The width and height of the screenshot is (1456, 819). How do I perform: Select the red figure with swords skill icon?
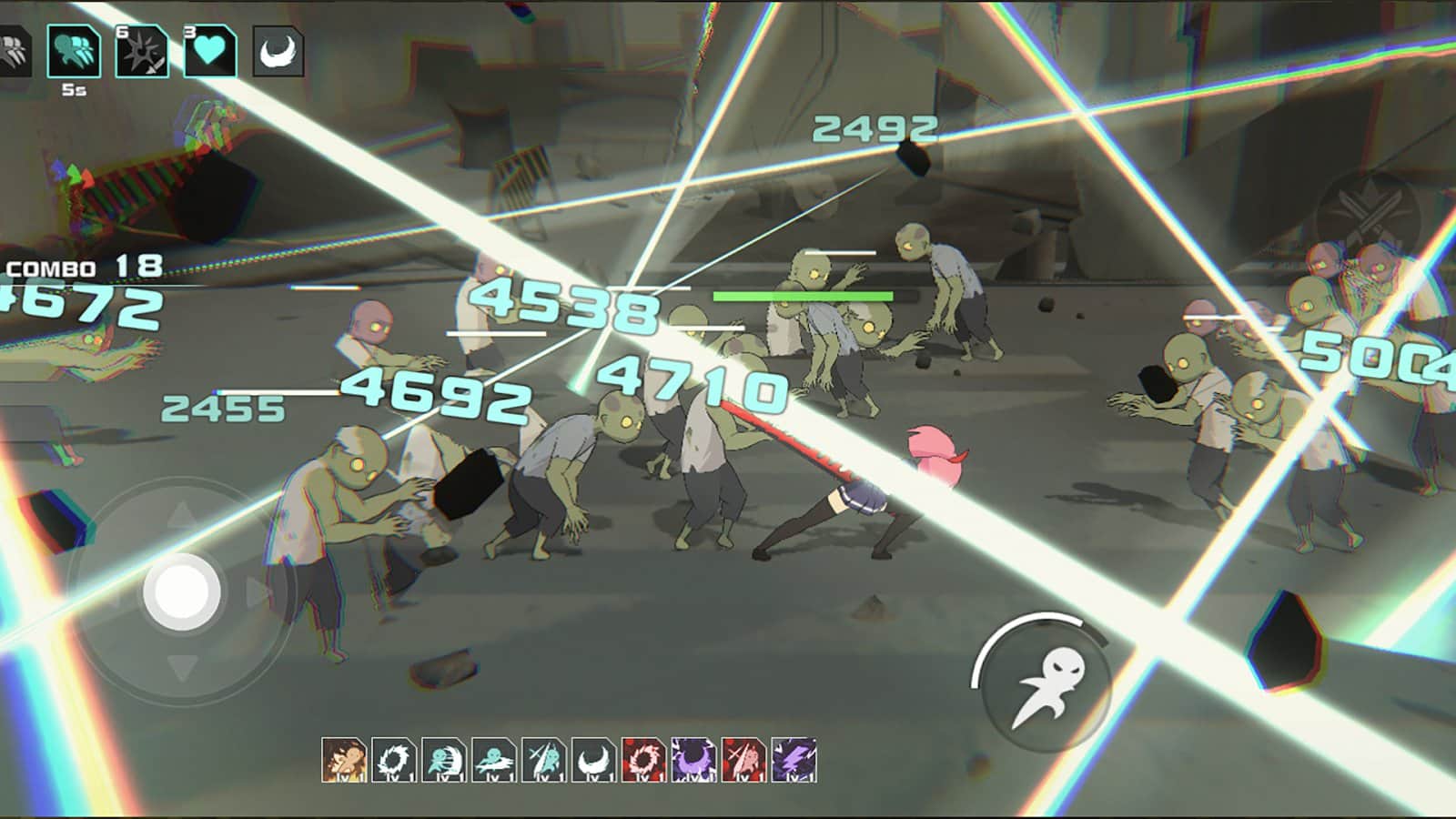coord(743,761)
